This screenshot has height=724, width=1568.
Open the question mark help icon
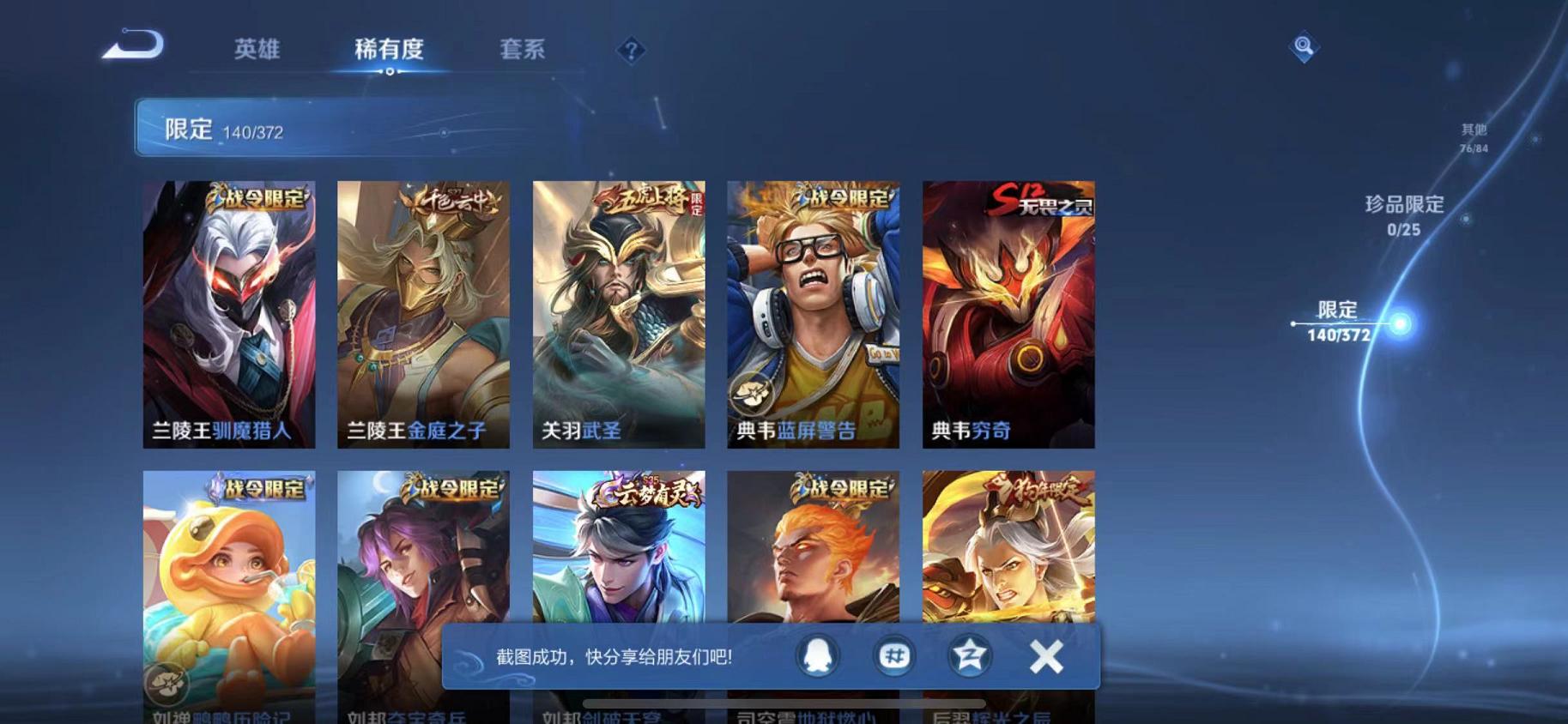click(631, 51)
